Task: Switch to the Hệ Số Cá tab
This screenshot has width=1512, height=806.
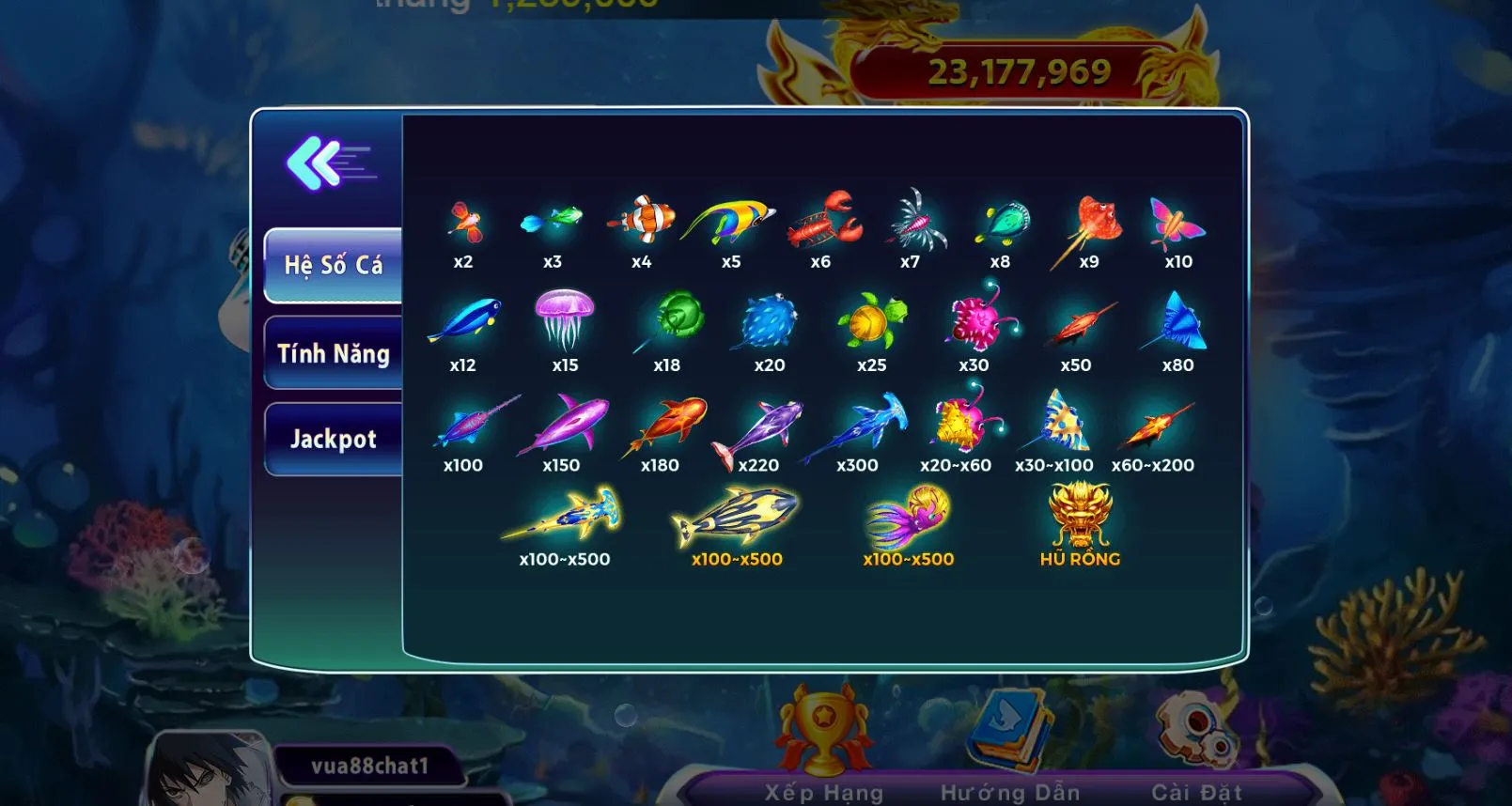Action: [x=334, y=265]
